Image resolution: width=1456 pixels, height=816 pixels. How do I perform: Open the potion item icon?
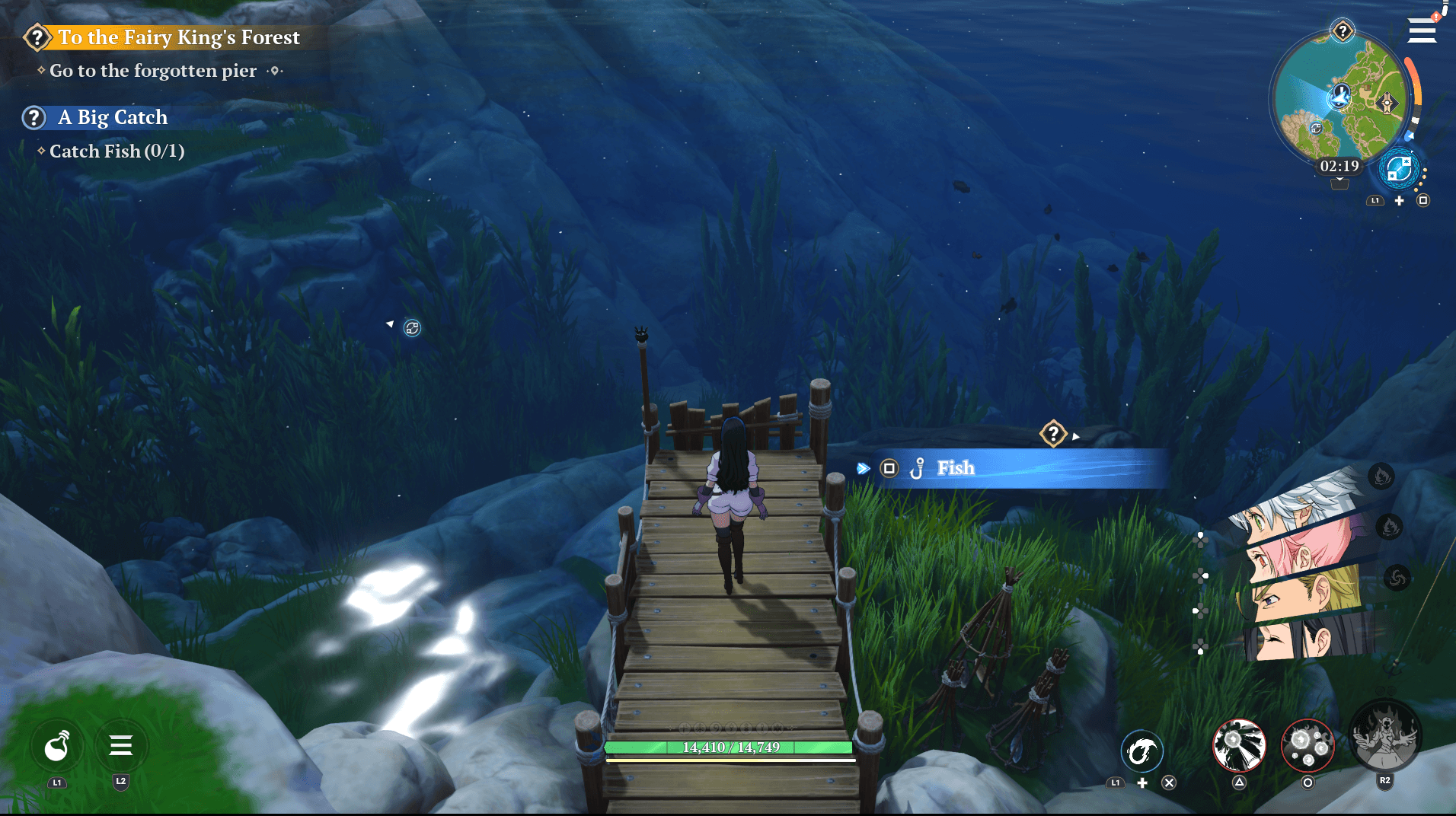57,747
